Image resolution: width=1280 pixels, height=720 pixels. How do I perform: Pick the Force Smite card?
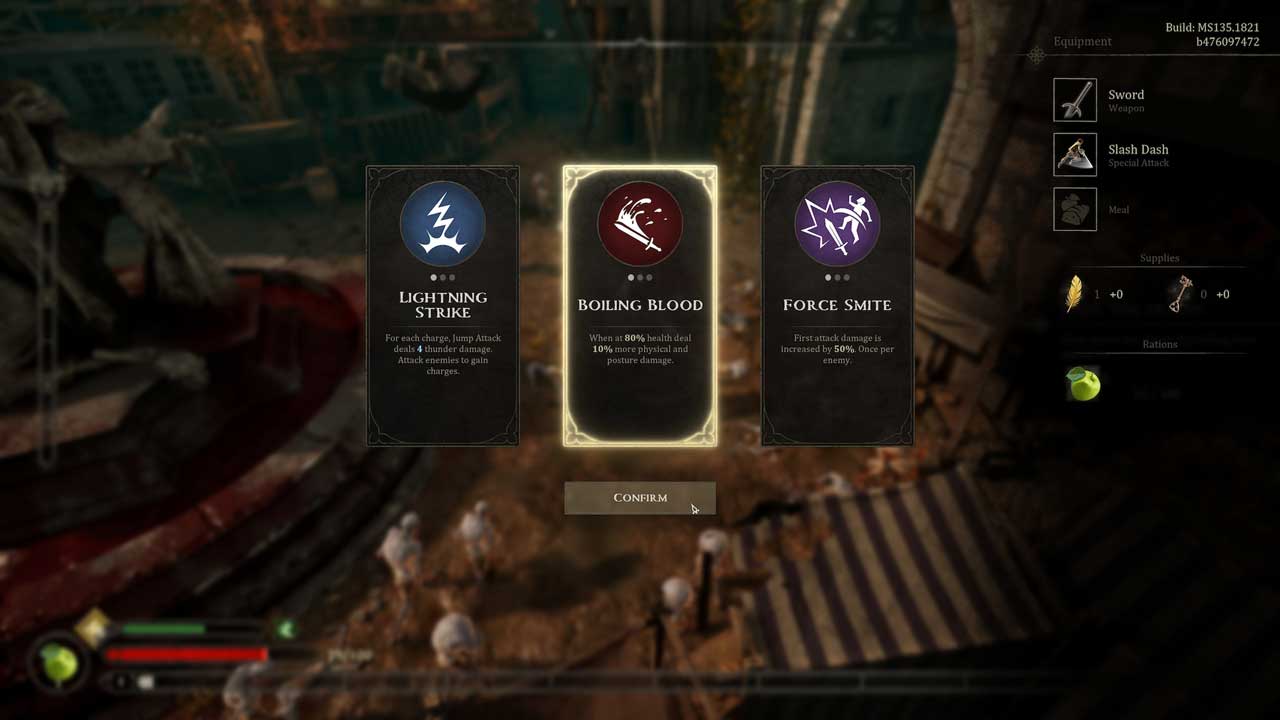837,305
